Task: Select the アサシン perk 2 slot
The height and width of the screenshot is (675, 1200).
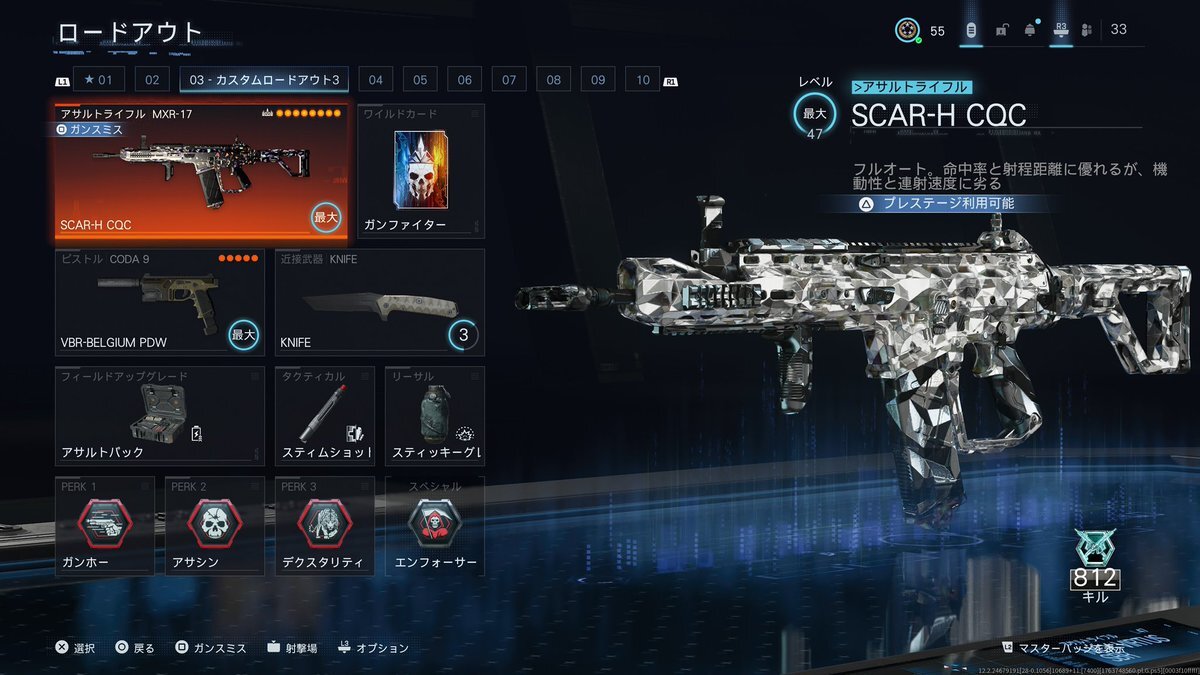Action: 214,527
